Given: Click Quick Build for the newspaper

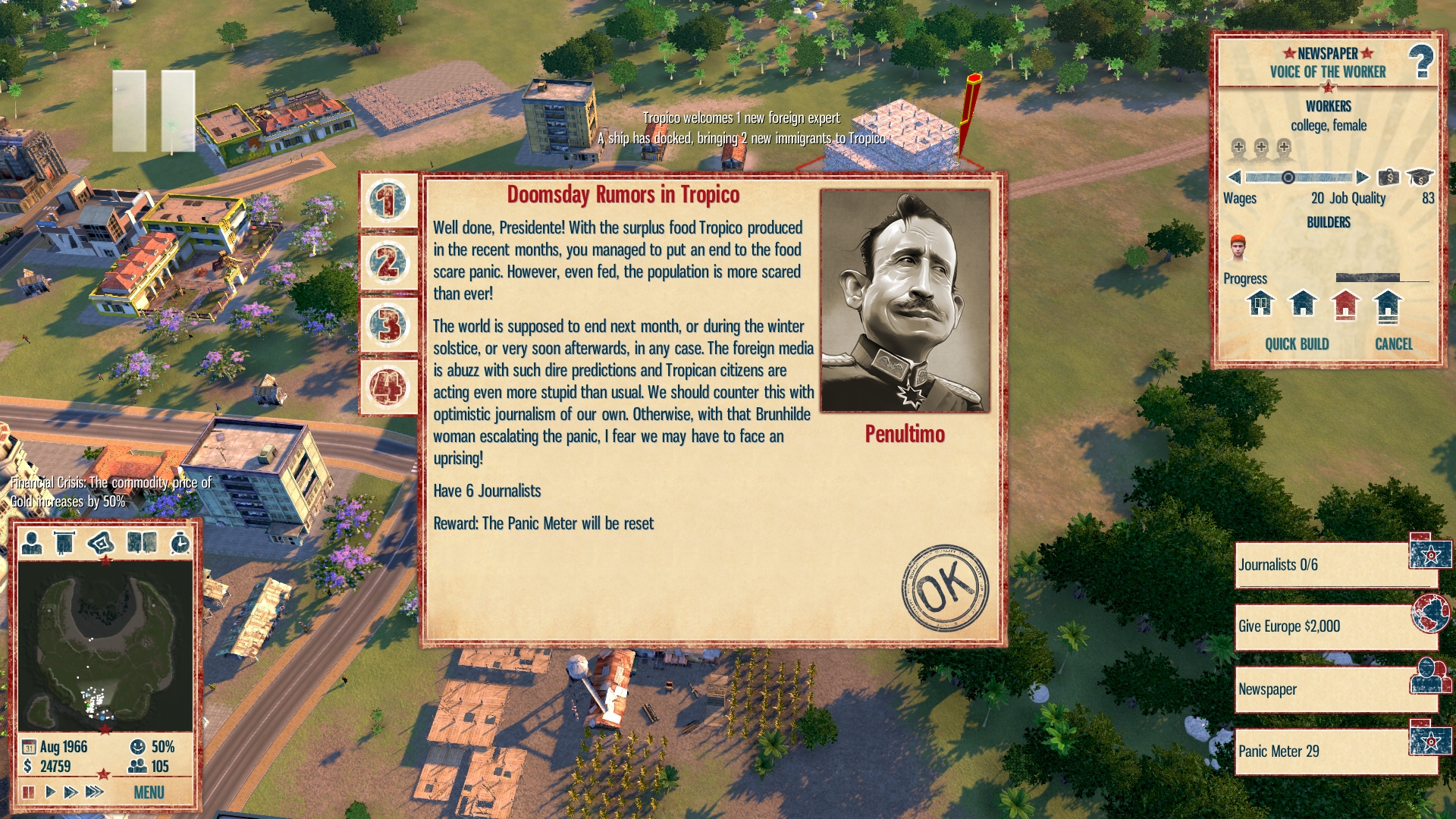Looking at the screenshot, I should [x=1296, y=344].
